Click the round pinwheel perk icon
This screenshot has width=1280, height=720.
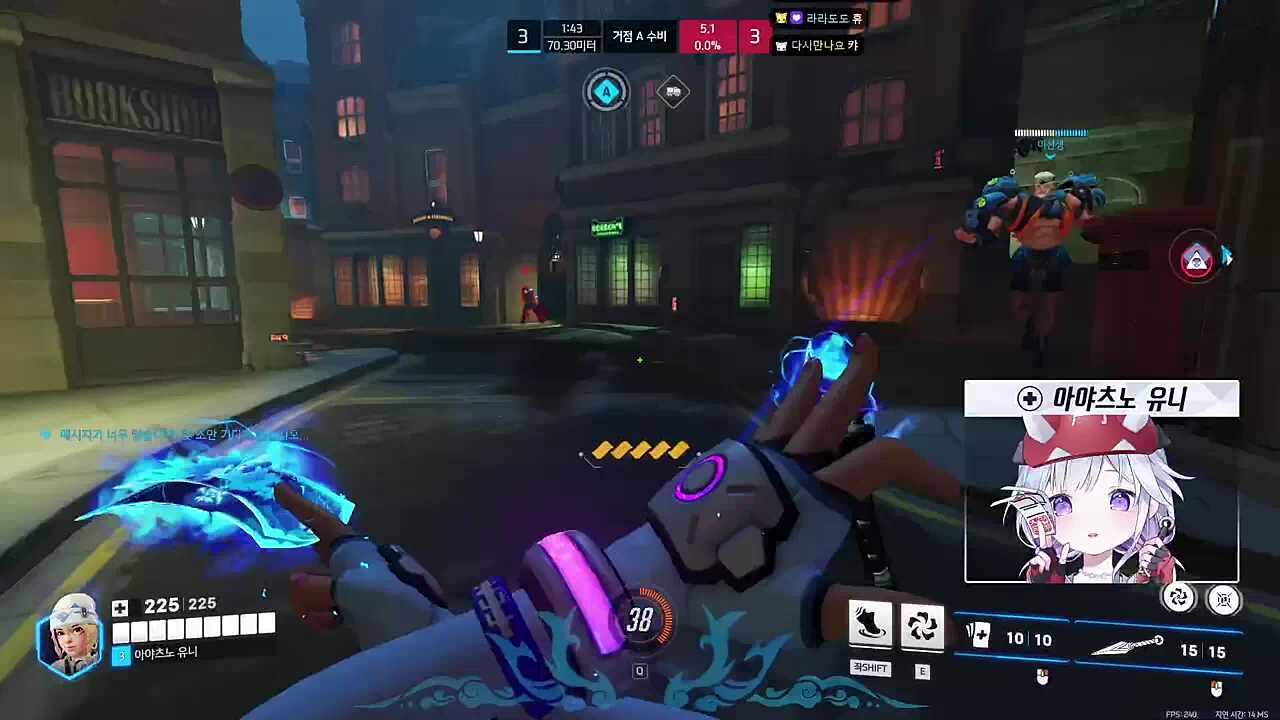[x=1179, y=598]
